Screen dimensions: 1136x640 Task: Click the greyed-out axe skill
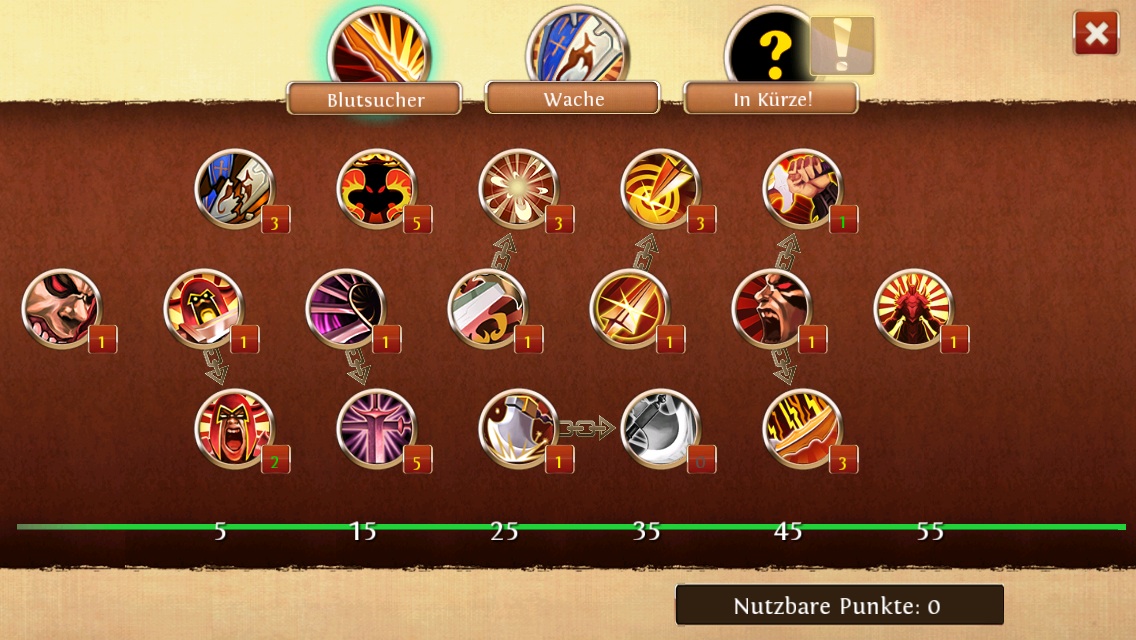(x=661, y=429)
